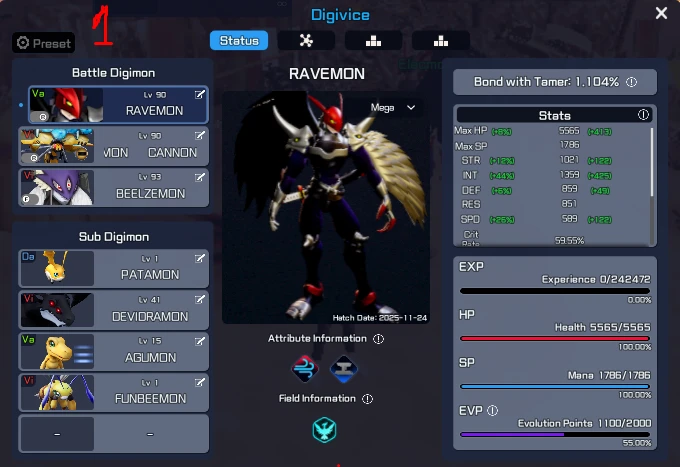Edit Ravemon's nickname pencil icon
The height and width of the screenshot is (467, 680).
coord(200,94)
